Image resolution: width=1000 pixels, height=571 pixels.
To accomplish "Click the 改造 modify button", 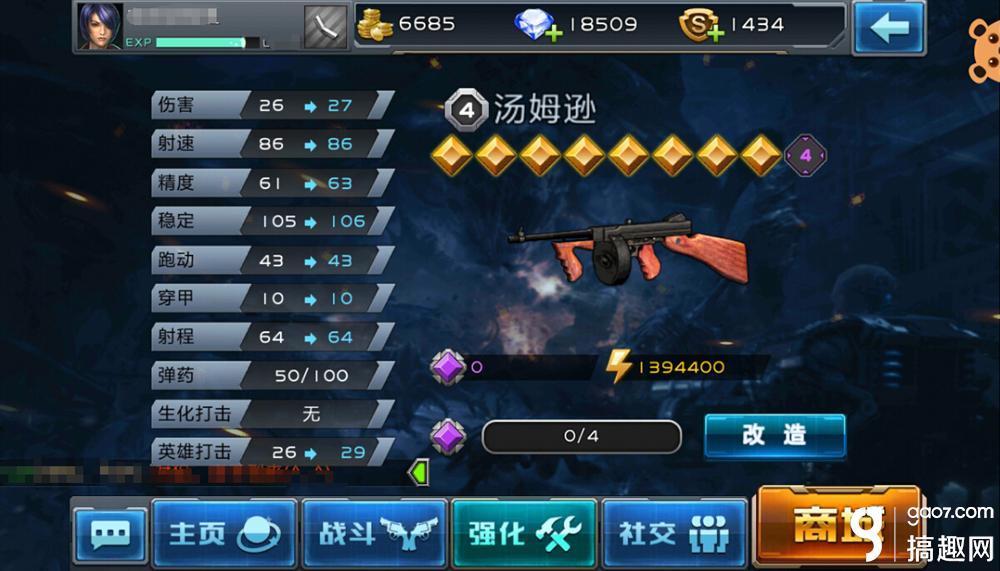I will pyautogui.click(x=775, y=435).
